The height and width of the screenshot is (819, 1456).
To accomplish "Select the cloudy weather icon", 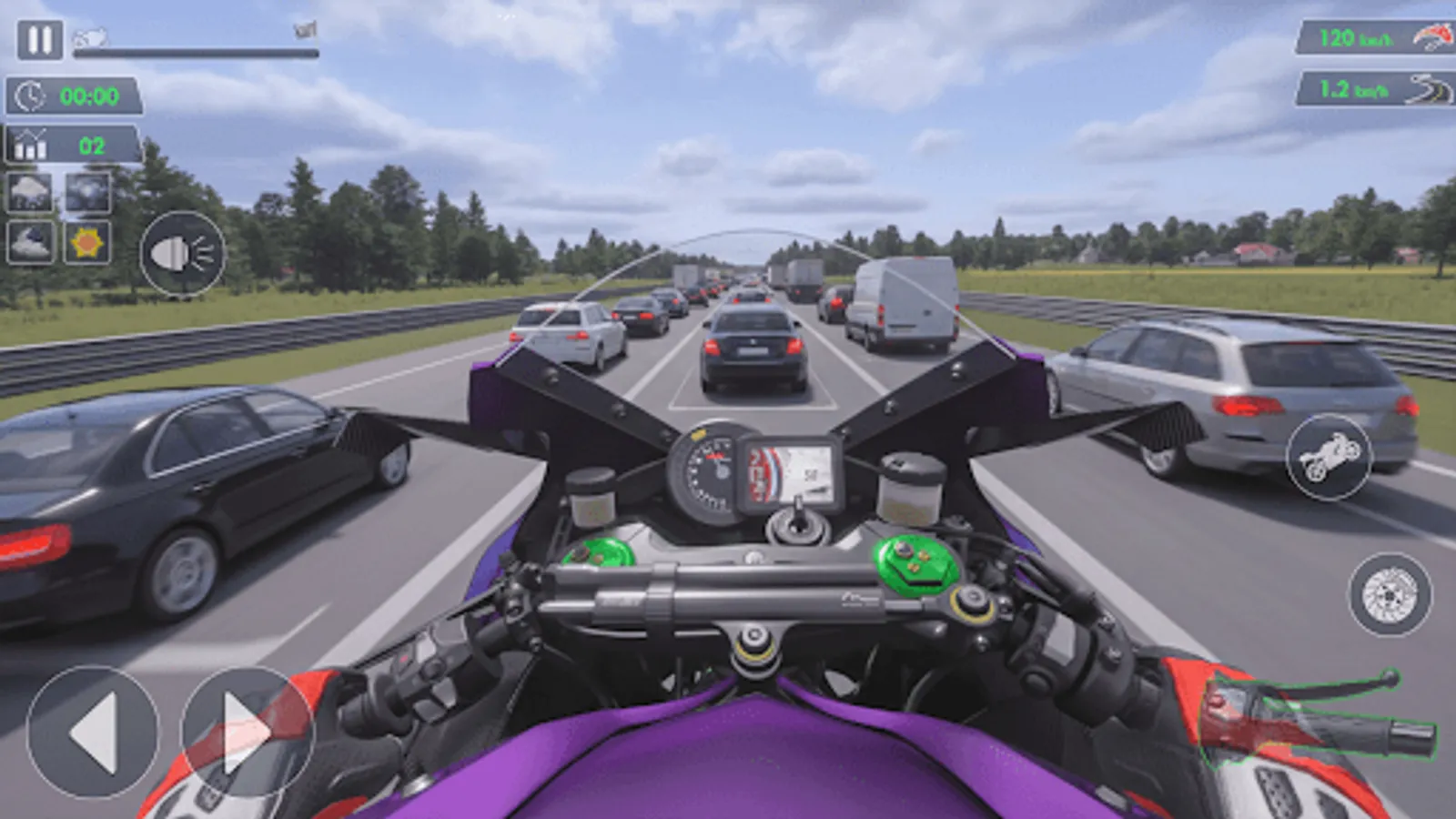I will coord(30,242).
